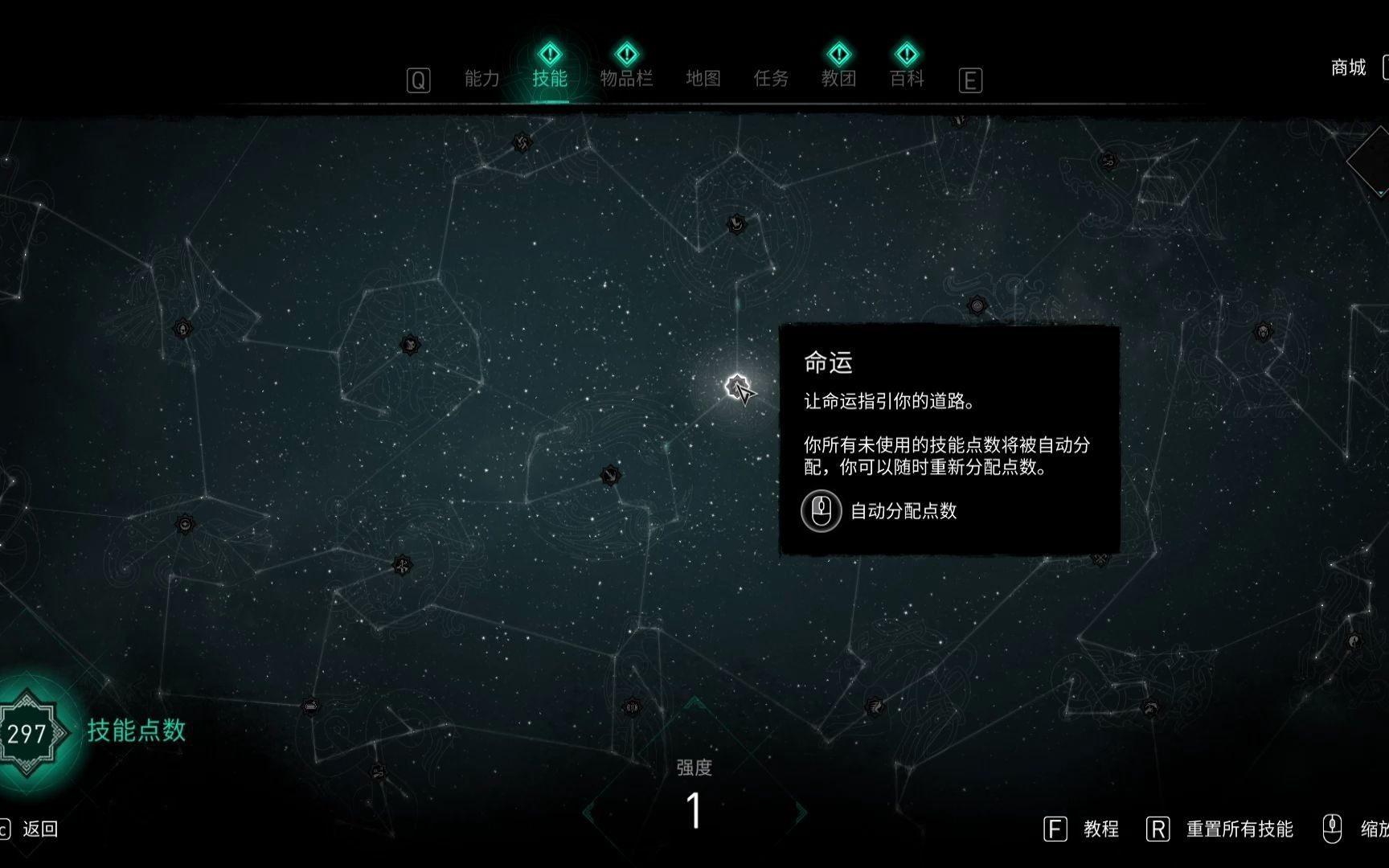
Task: Click the notification diamond above 百科
Action: (x=906, y=54)
